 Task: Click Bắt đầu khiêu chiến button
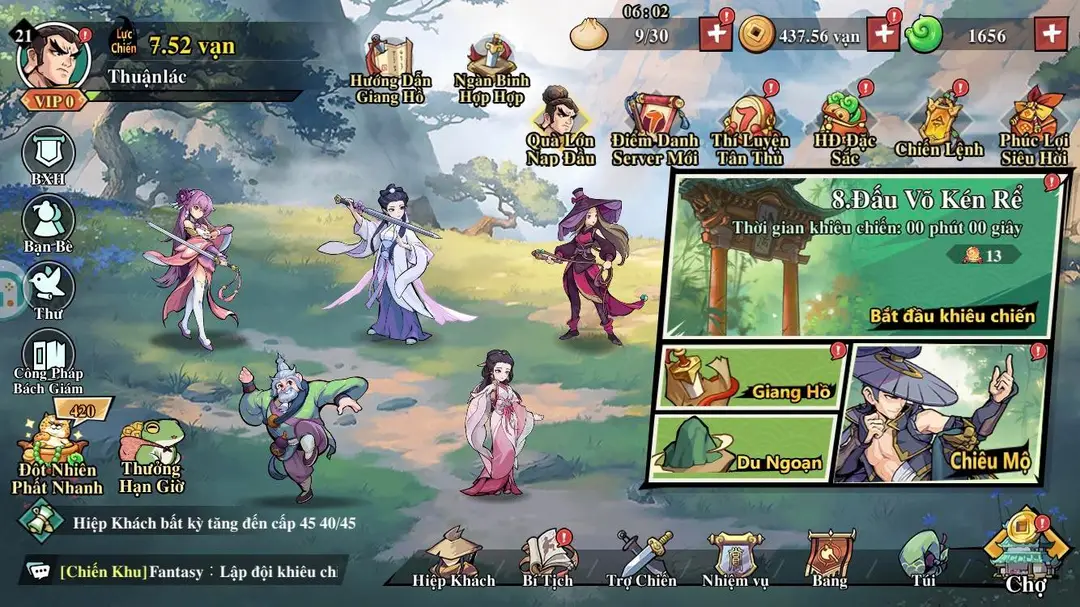pos(952,315)
